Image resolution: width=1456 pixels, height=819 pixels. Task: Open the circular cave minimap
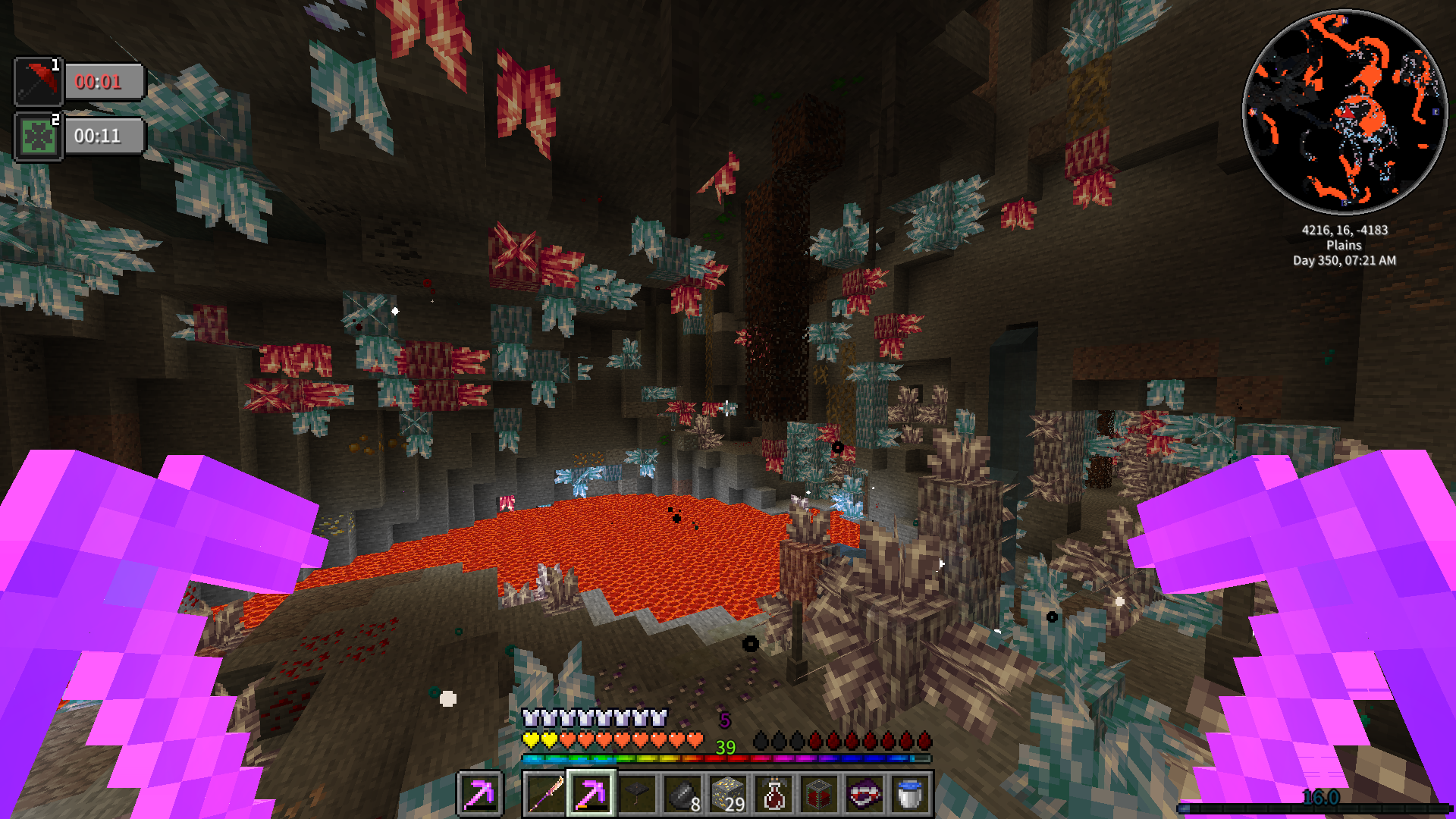[x=1345, y=112]
